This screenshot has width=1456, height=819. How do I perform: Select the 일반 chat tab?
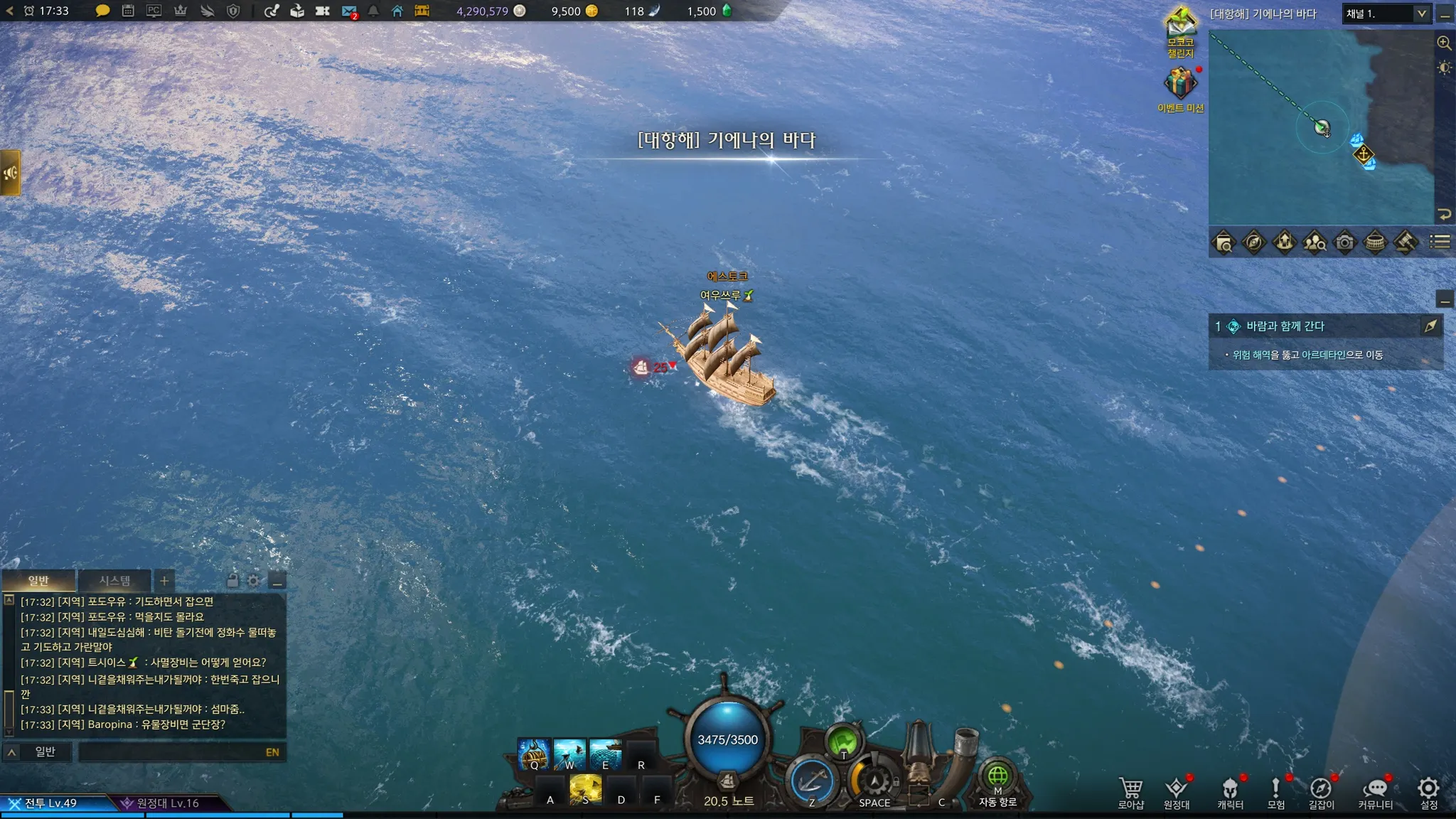tap(38, 581)
